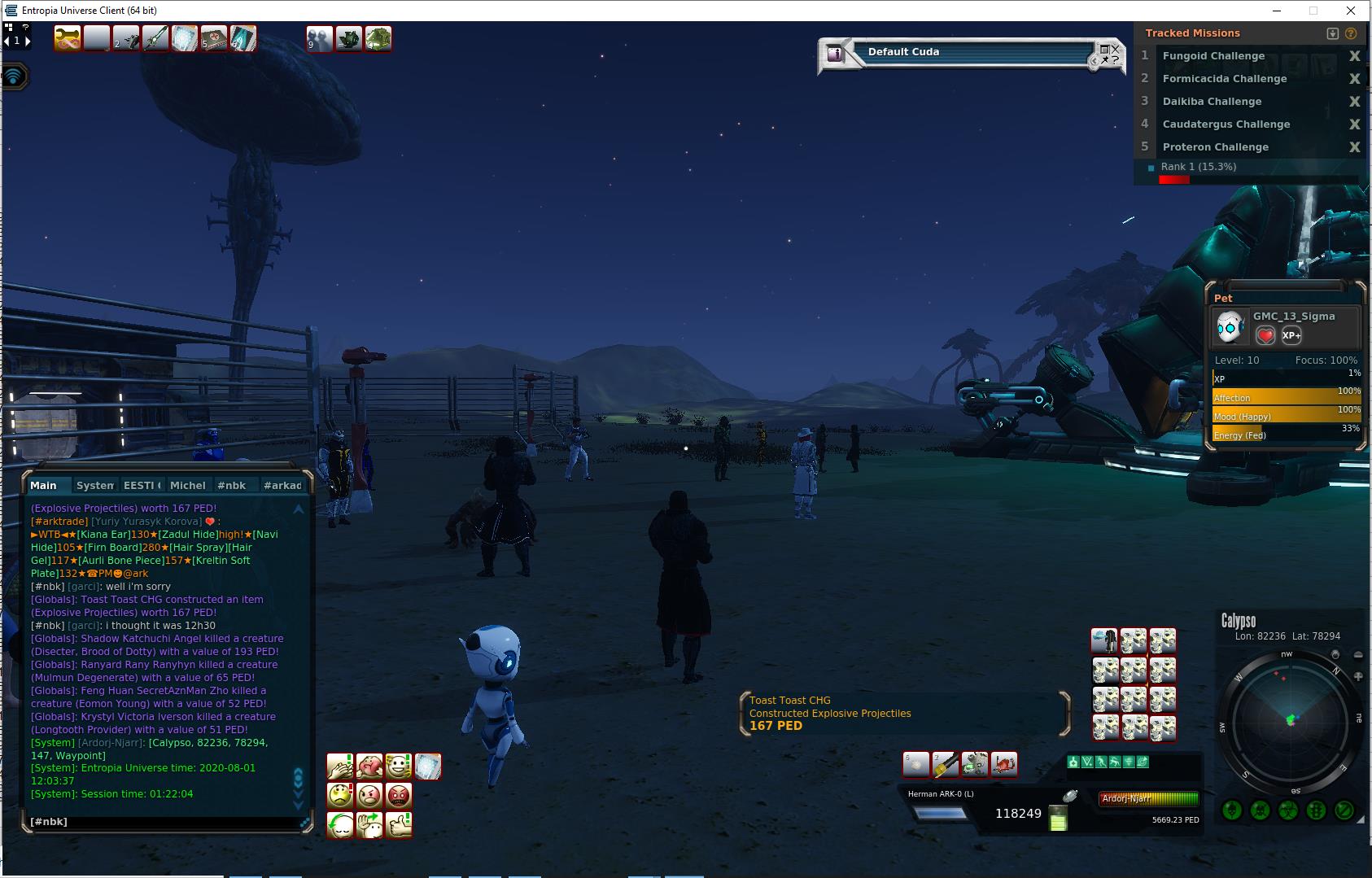This screenshot has width=1372, height=878.
Task: Untrack the Proteron Challenge mission
Action: [x=1354, y=147]
